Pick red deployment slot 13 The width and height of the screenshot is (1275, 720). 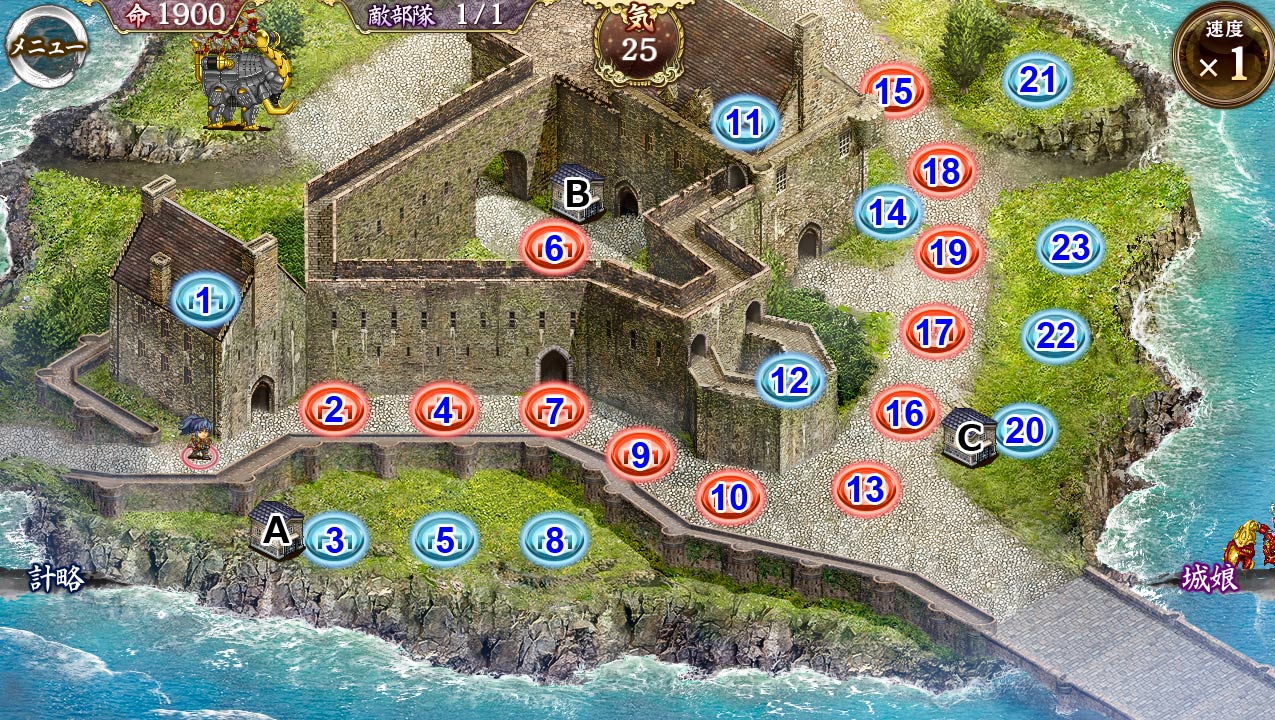click(x=866, y=489)
